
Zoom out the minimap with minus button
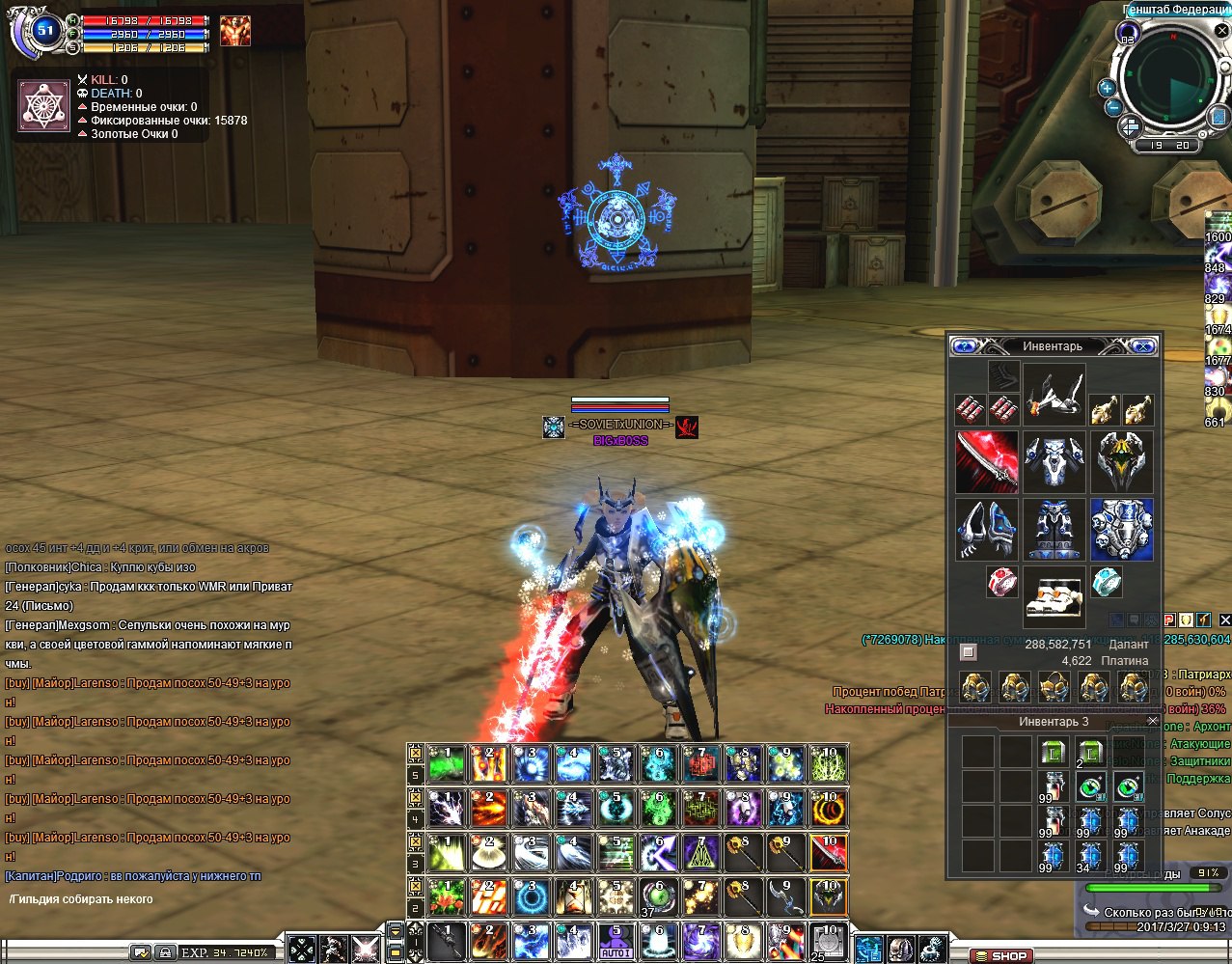pos(1112,106)
